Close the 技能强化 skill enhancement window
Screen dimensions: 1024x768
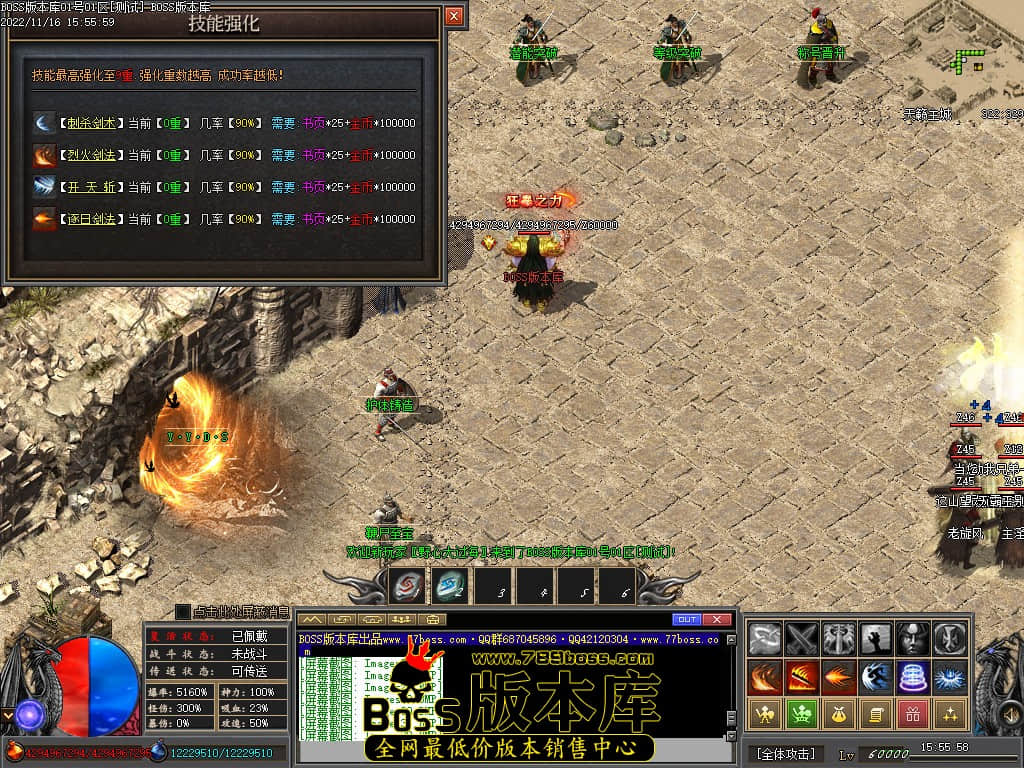(454, 16)
